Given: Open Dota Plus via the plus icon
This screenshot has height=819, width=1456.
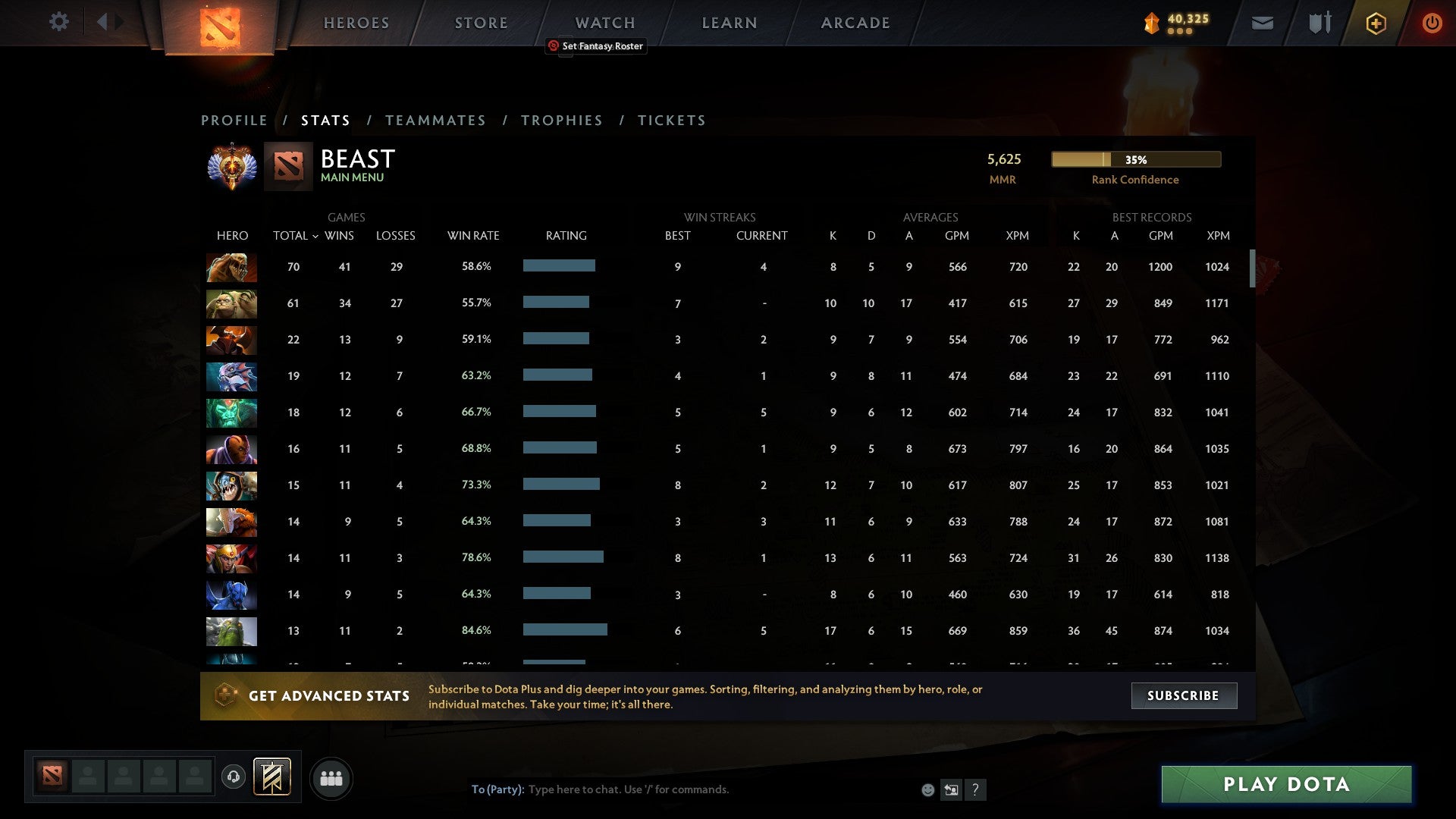Looking at the screenshot, I should (1376, 23).
